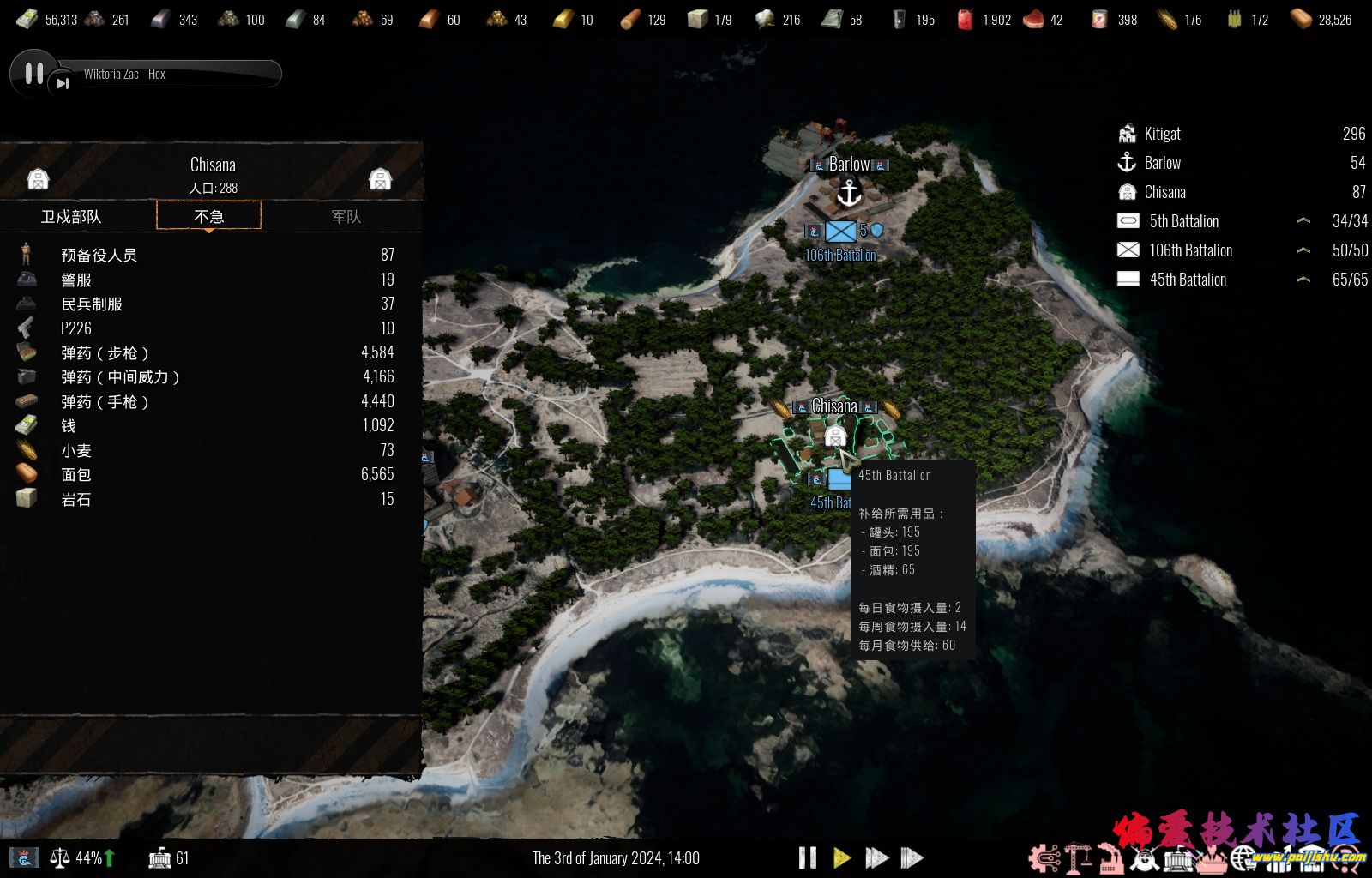This screenshot has width=1372, height=878.
Task: Choose the 106th Battalion entry
Action: click(1190, 250)
